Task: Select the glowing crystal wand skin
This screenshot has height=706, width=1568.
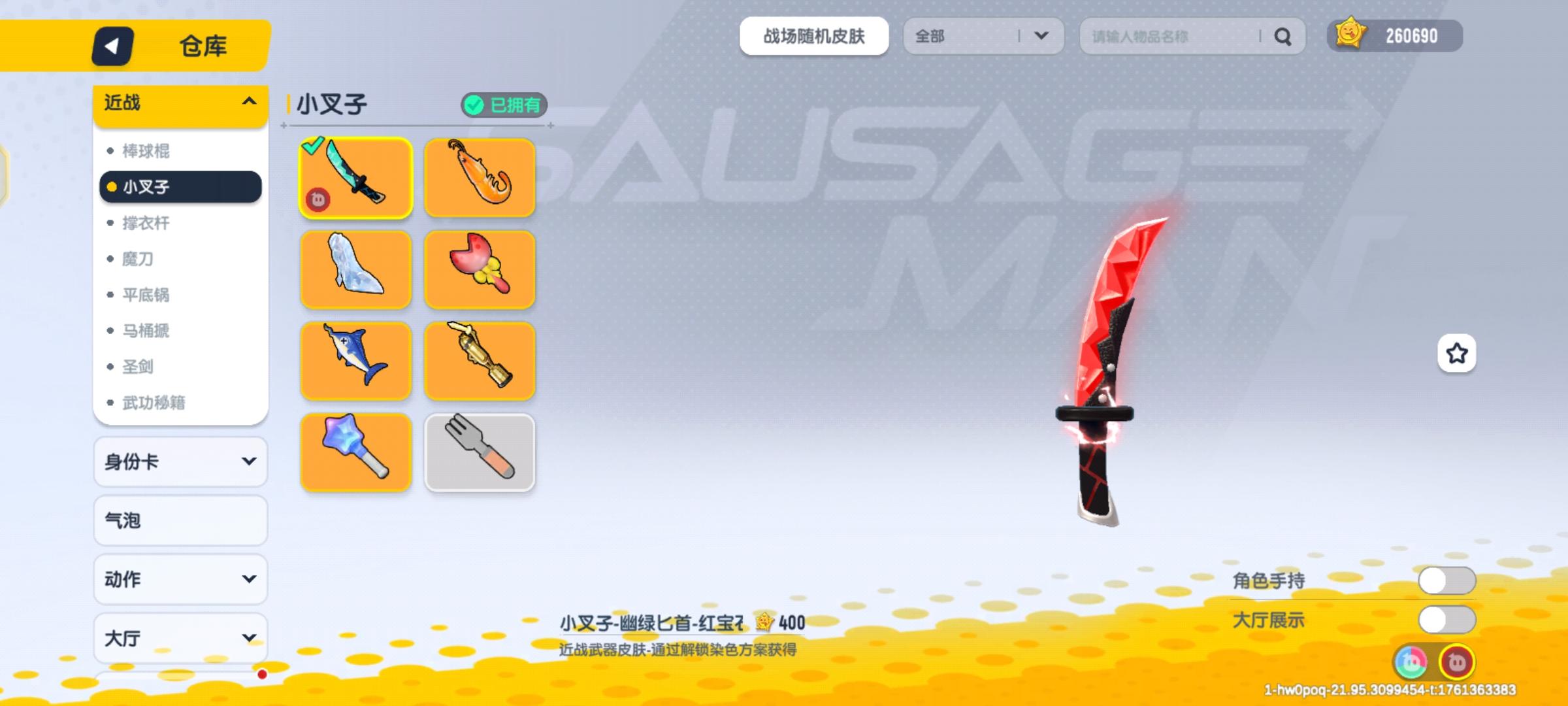Action: tap(355, 452)
